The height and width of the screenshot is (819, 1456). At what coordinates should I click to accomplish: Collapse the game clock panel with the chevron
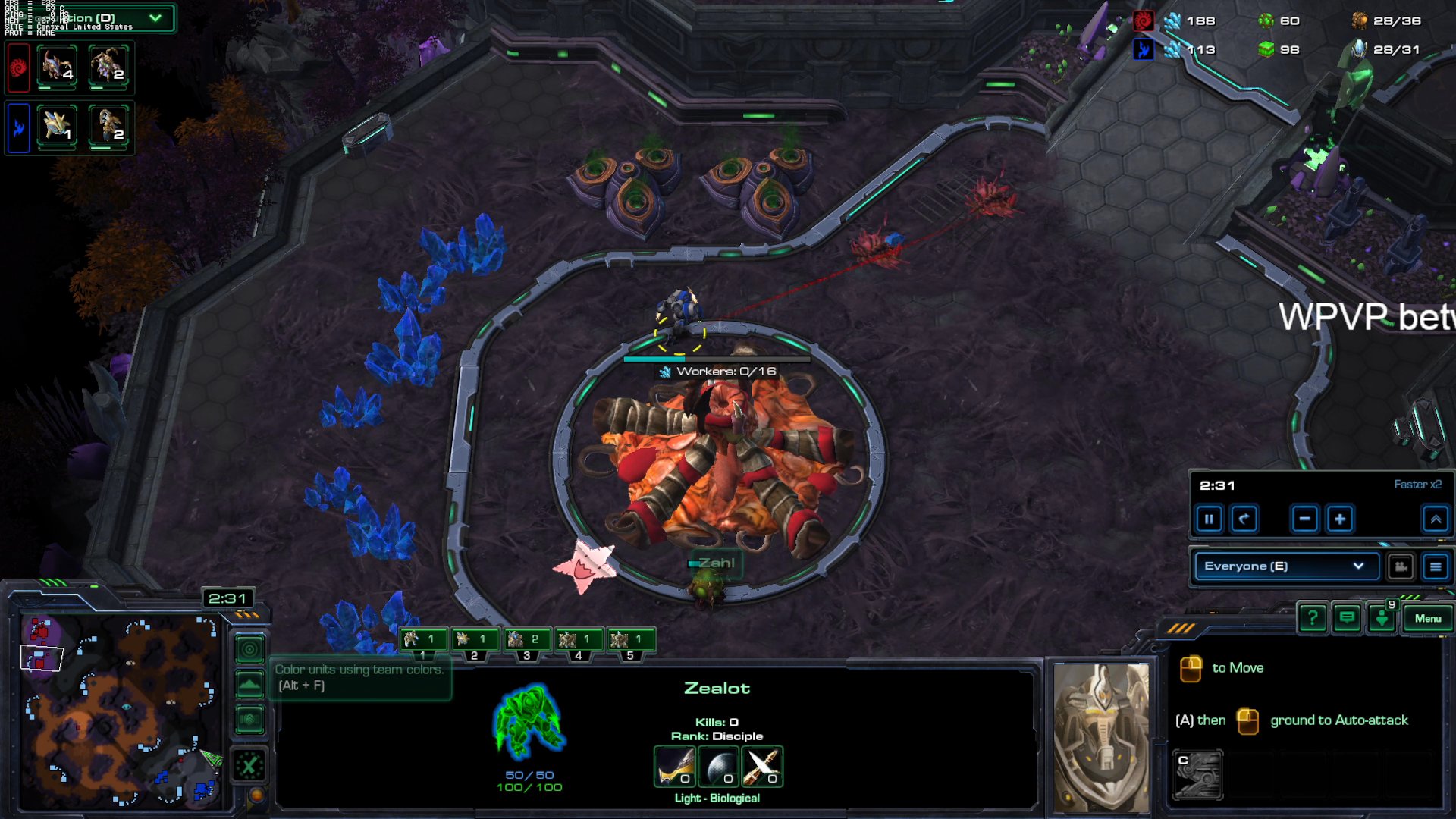[1436, 519]
